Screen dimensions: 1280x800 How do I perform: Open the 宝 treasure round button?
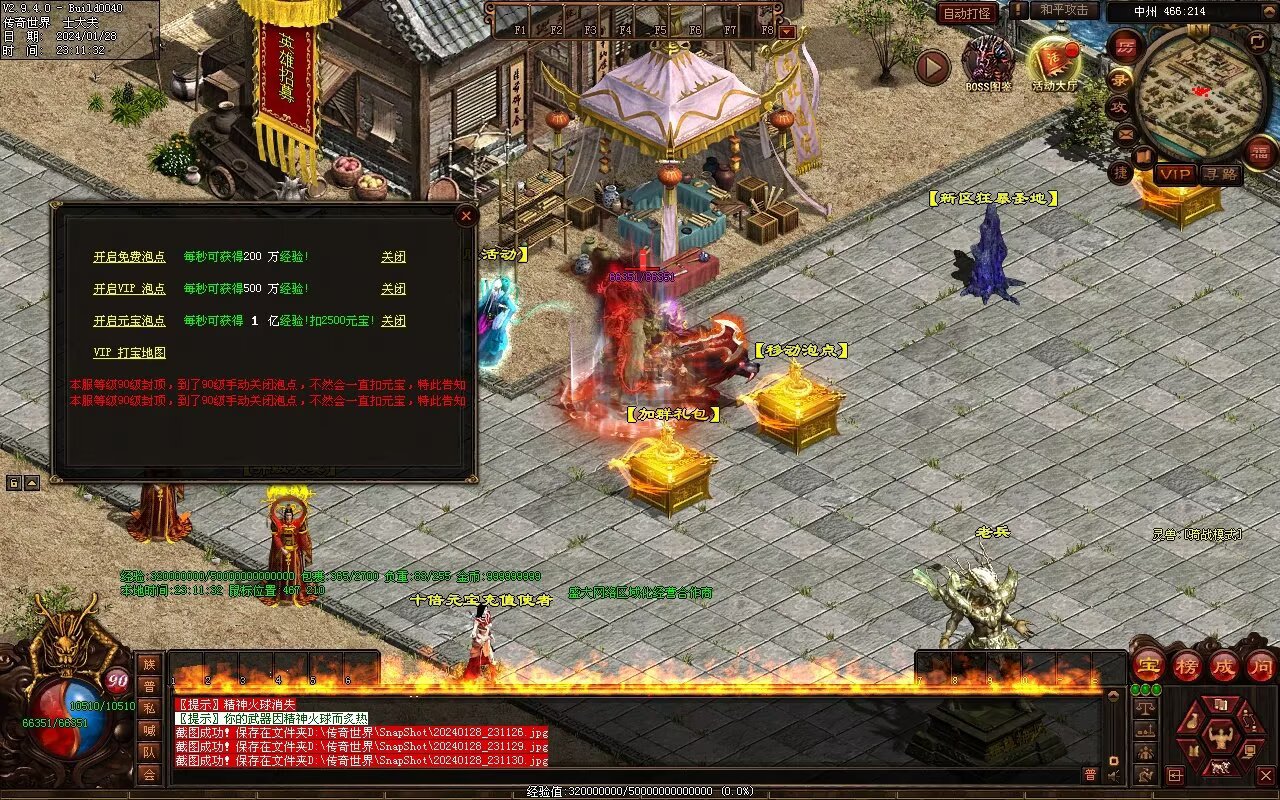point(1148,665)
